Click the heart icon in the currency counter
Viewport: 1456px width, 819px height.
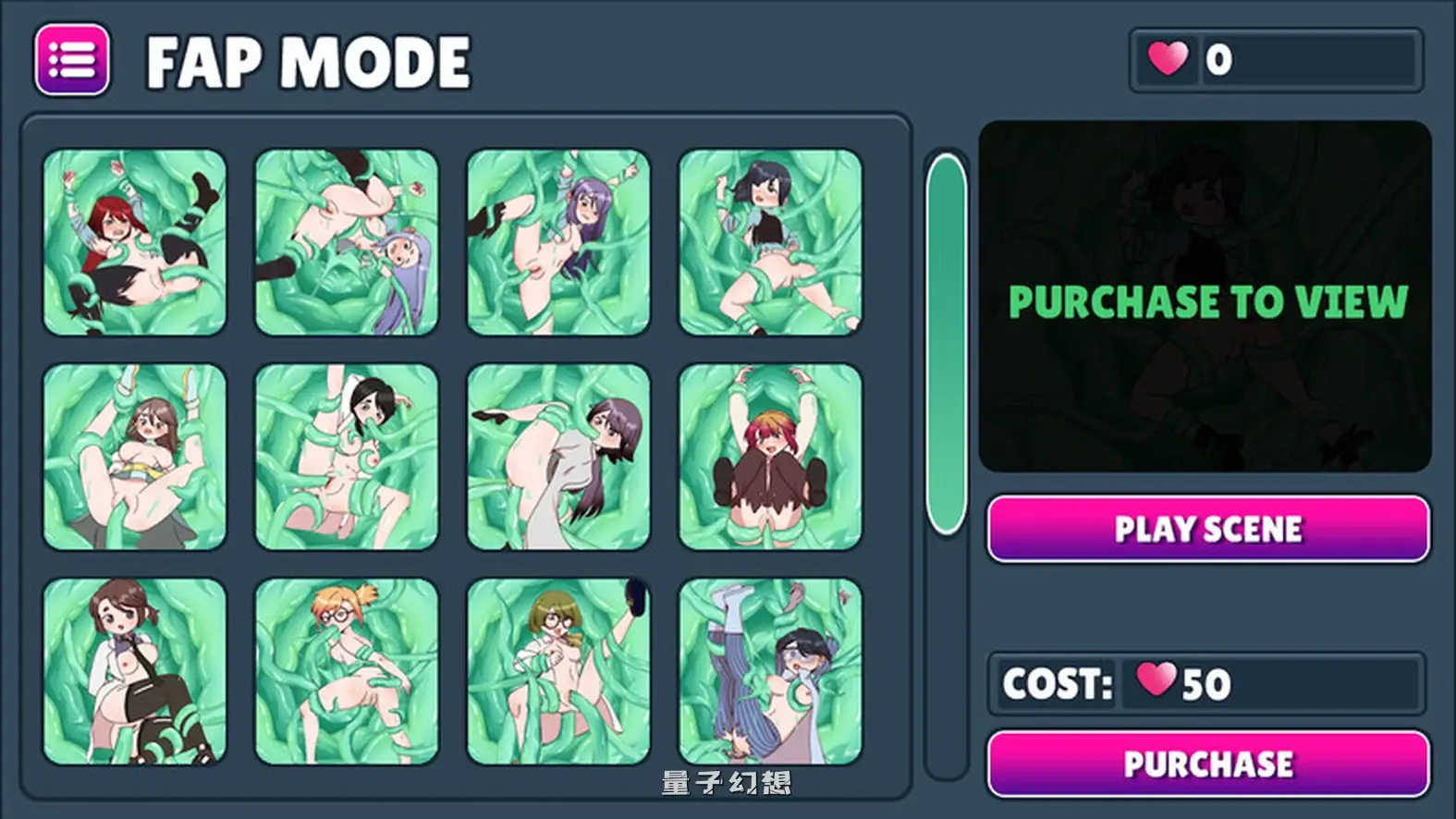click(x=1170, y=58)
